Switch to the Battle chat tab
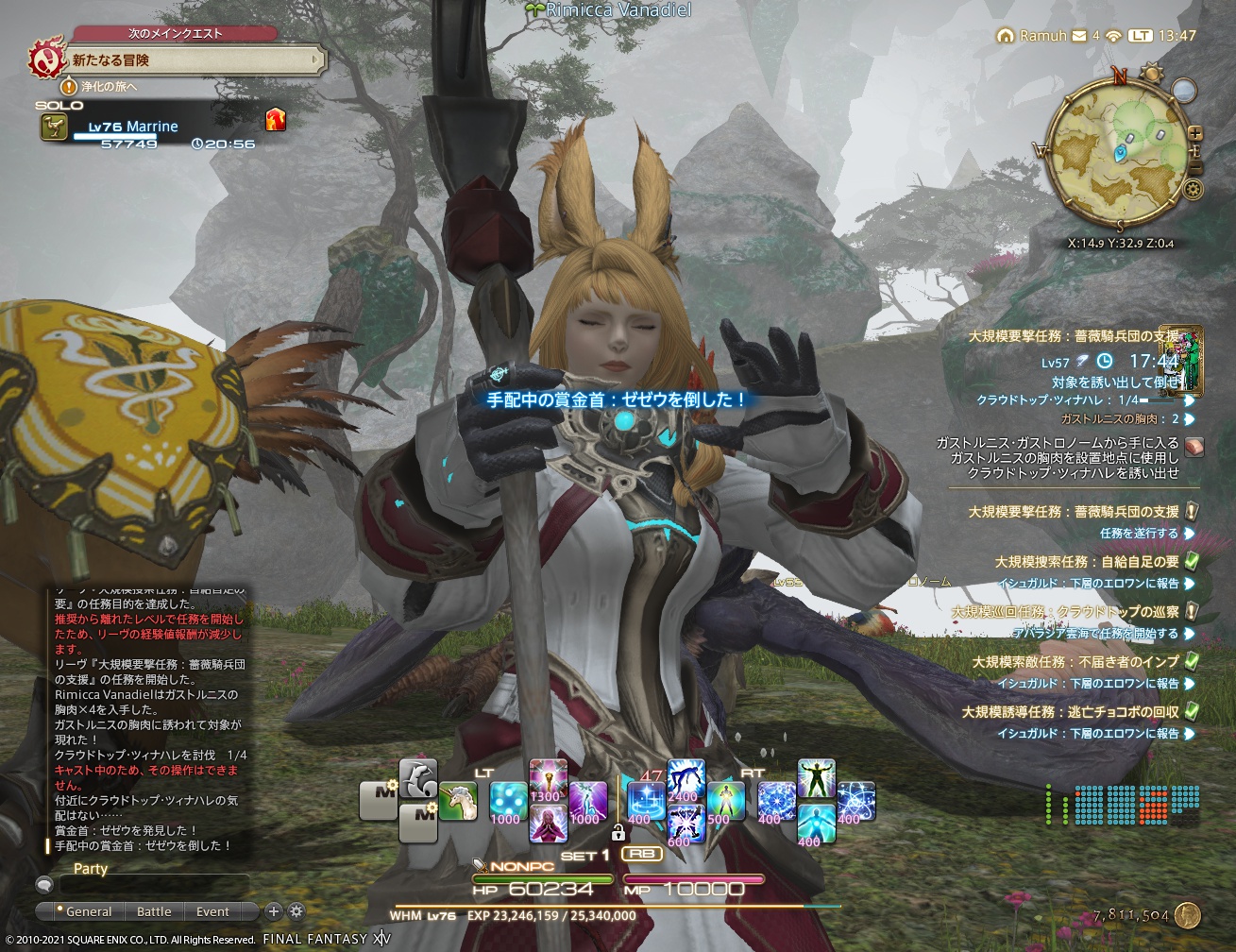 (153, 911)
